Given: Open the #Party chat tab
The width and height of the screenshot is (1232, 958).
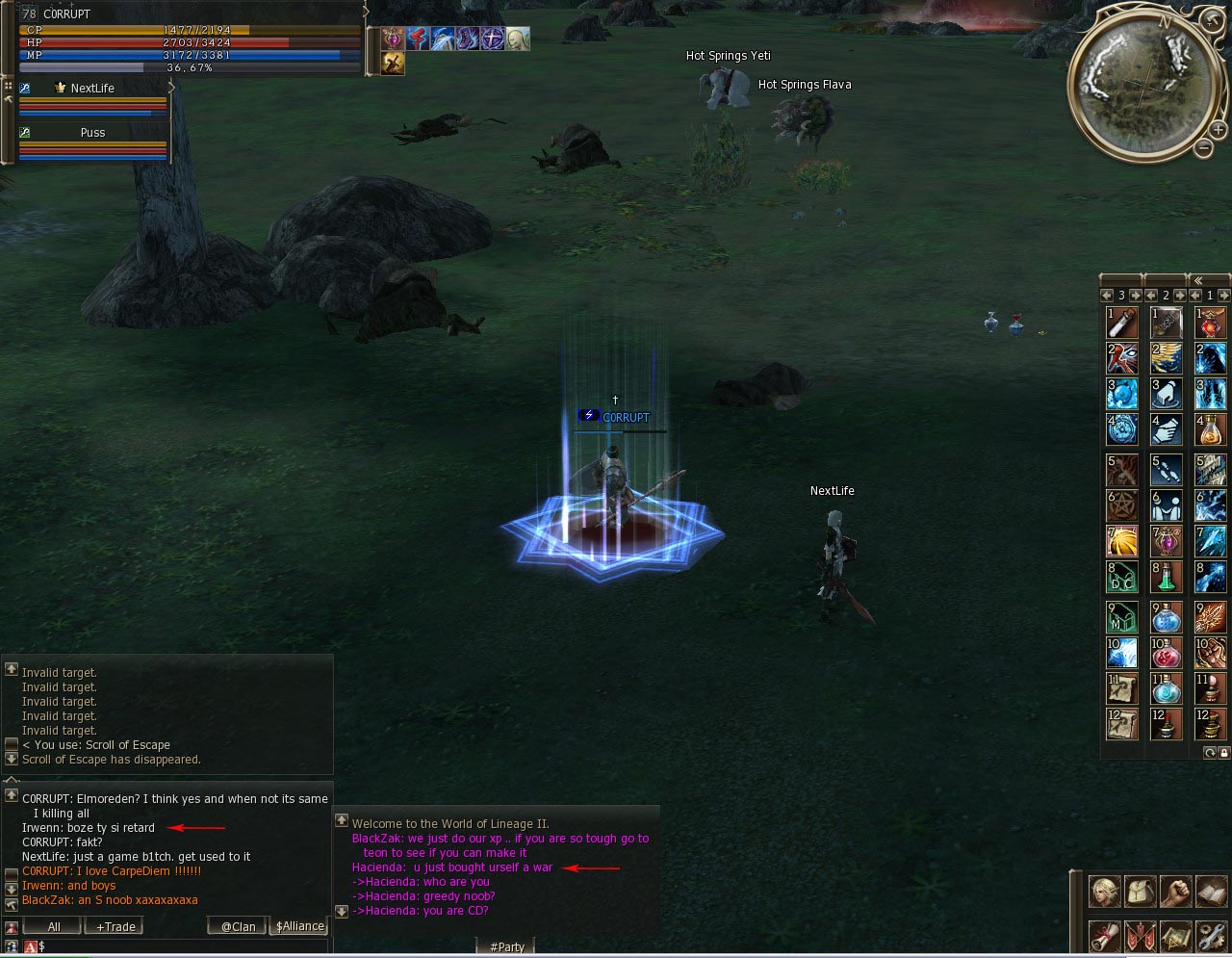Looking at the screenshot, I should (506, 946).
